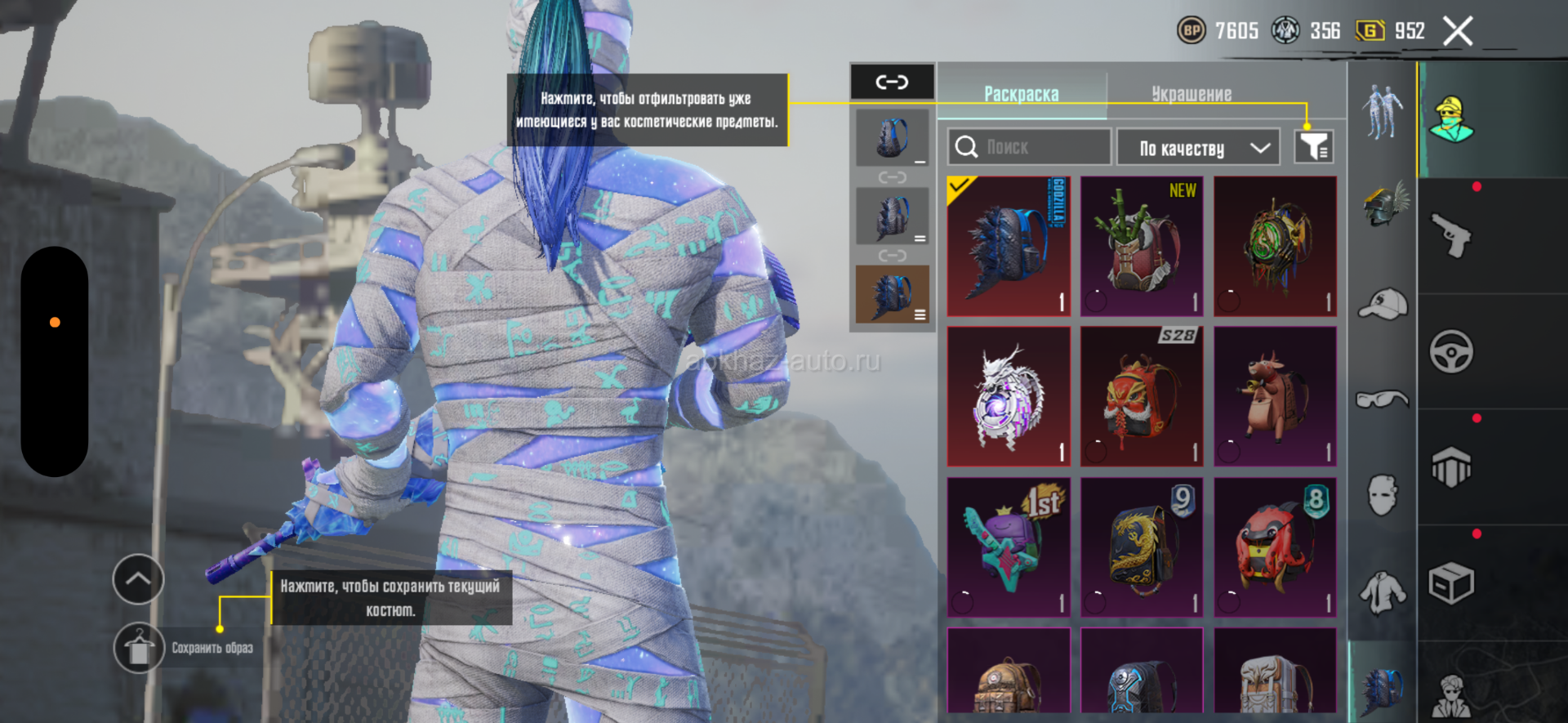Image resolution: width=1568 pixels, height=723 pixels.
Task: Switch to the Украшение tab
Action: pyautogui.click(x=1192, y=94)
